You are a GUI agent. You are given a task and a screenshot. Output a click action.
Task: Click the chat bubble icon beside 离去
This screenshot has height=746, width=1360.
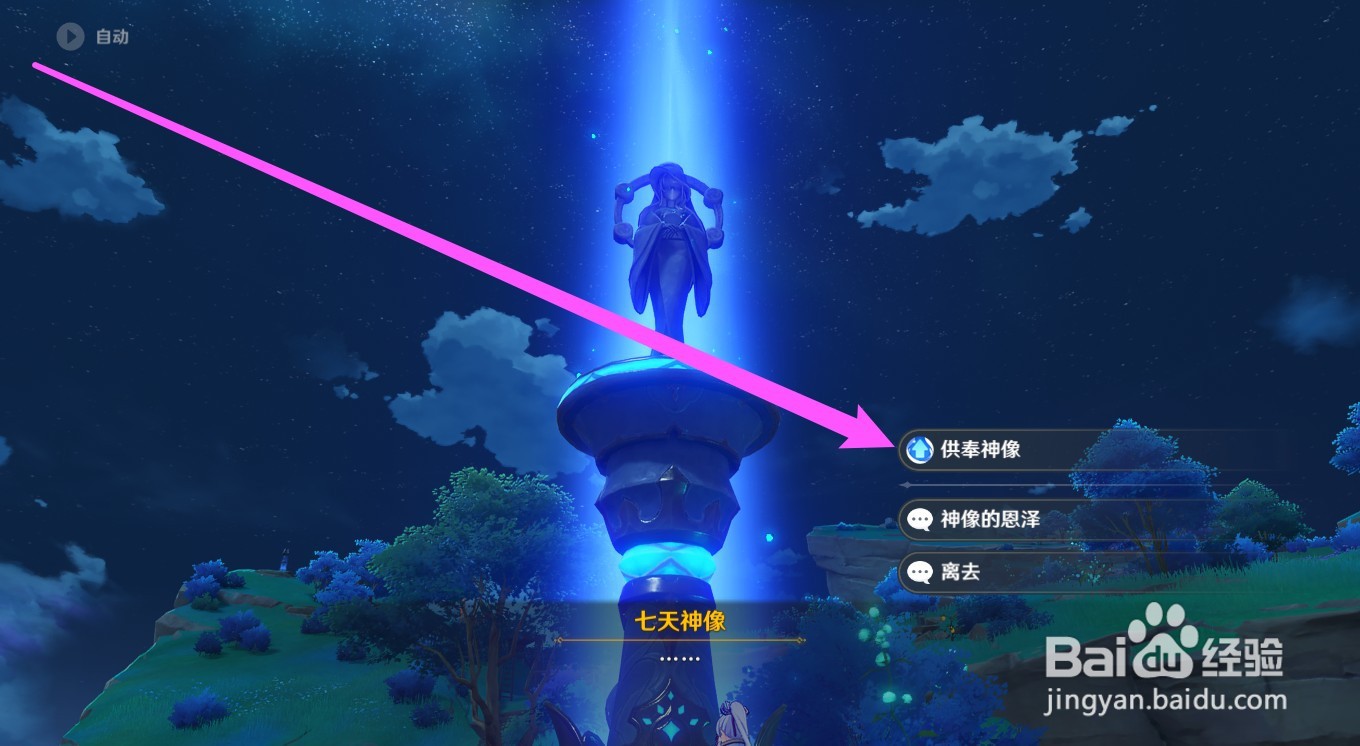pyautogui.click(x=921, y=572)
